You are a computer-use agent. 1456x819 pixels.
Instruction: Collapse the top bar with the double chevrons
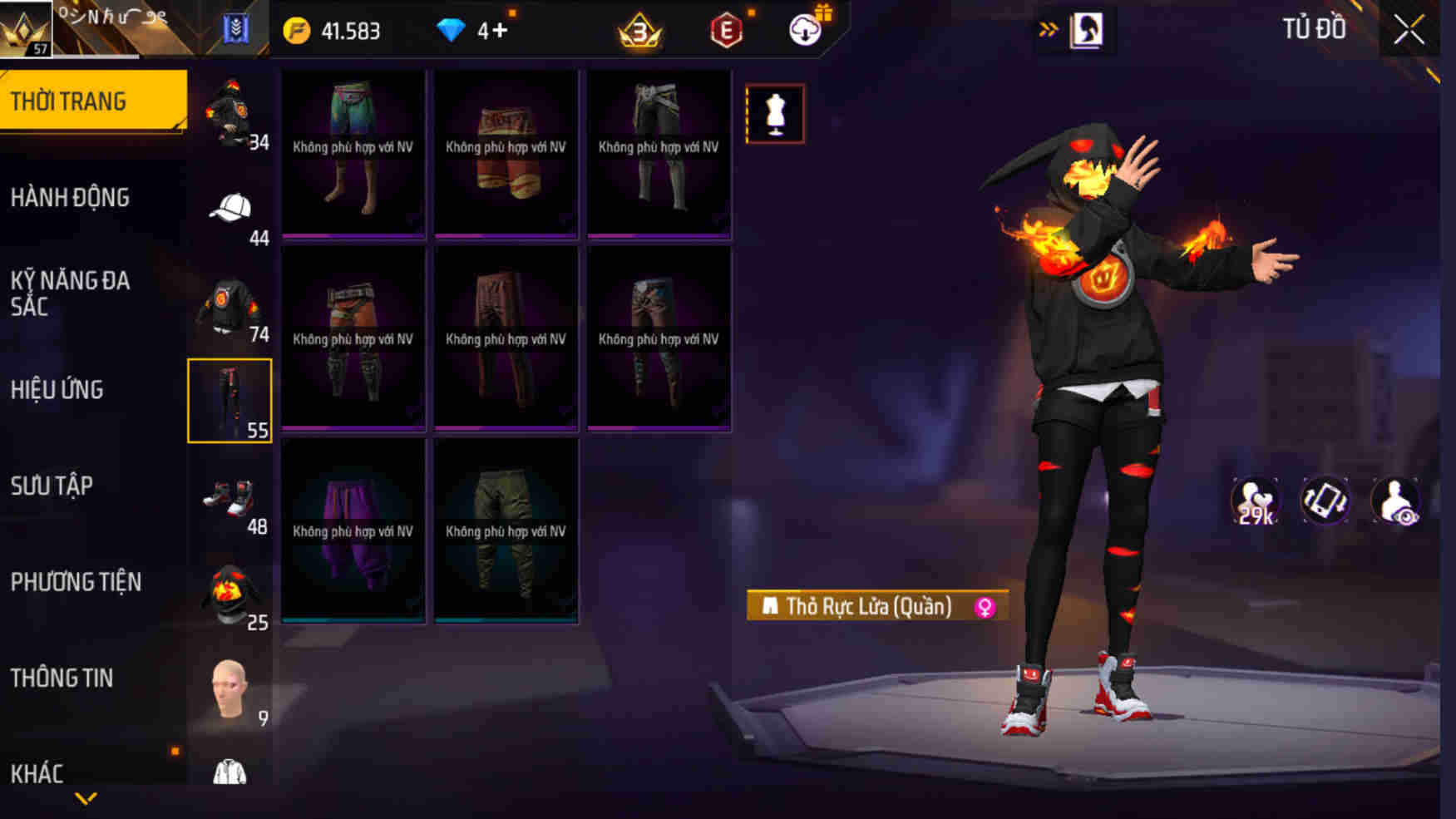pyautogui.click(x=1050, y=27)
